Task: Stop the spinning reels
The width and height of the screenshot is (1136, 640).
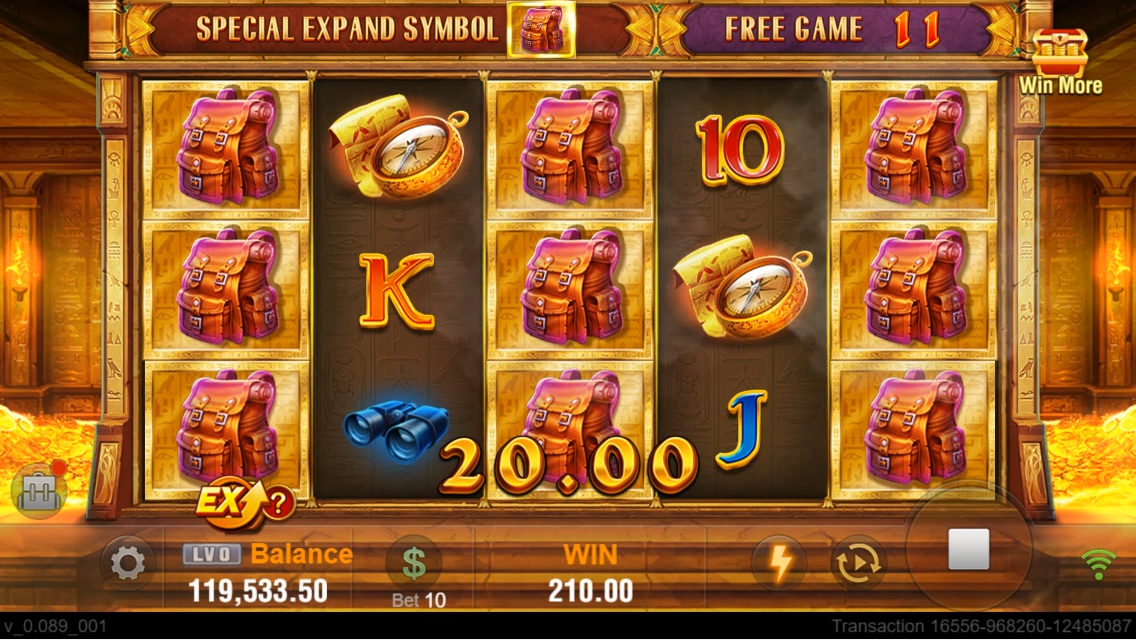Action: click(x=967, y=550)
